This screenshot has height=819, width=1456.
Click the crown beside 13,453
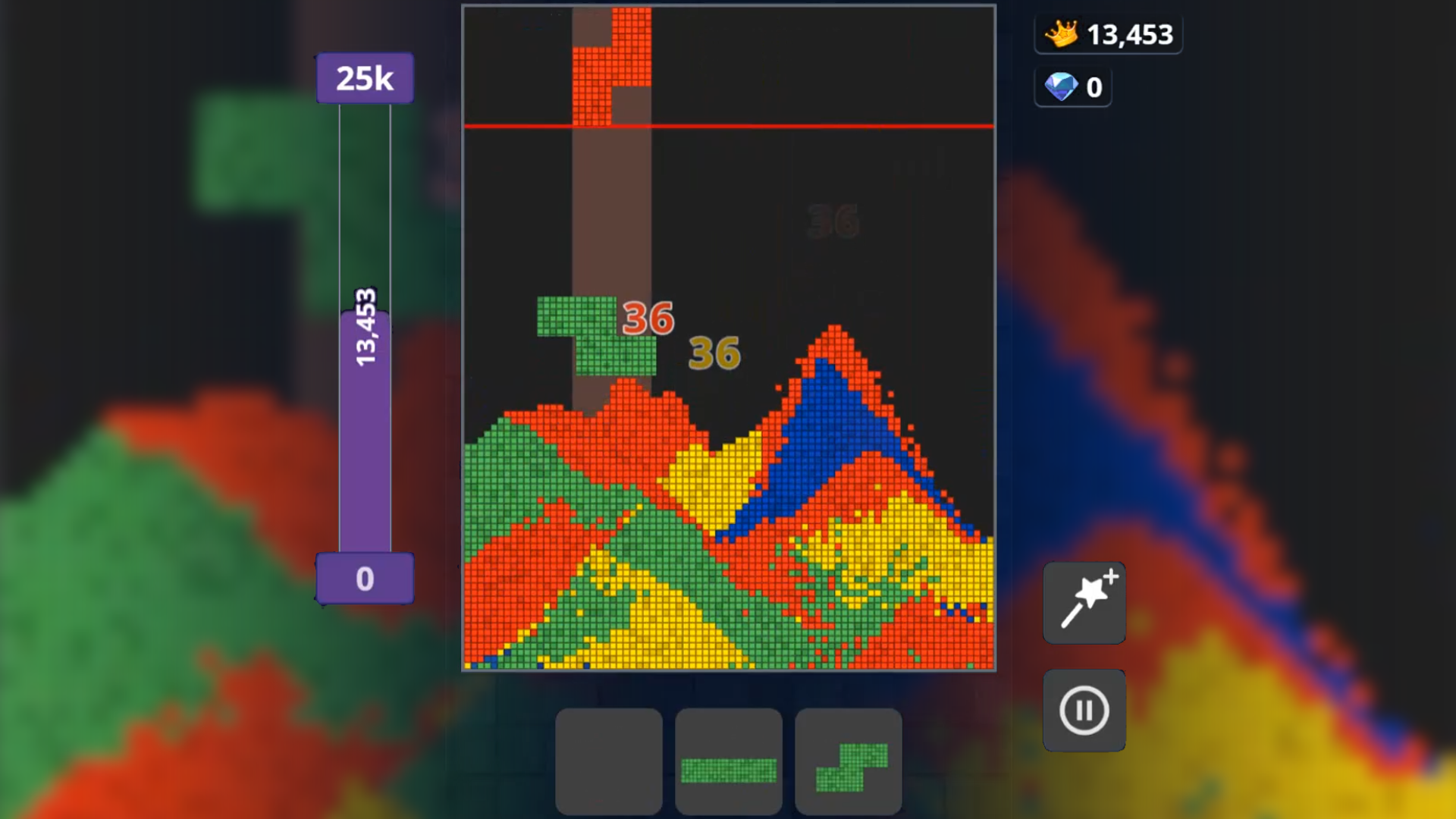[1063, 33]
